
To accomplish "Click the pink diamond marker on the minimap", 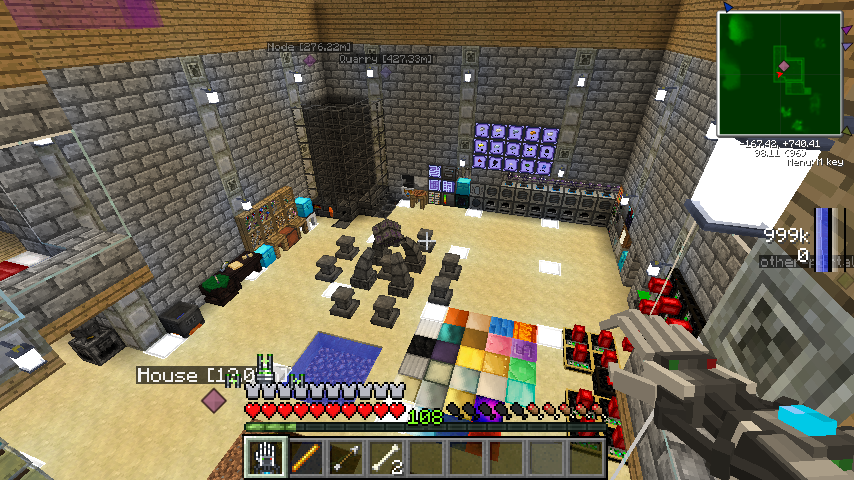I will tap(785, 66).
